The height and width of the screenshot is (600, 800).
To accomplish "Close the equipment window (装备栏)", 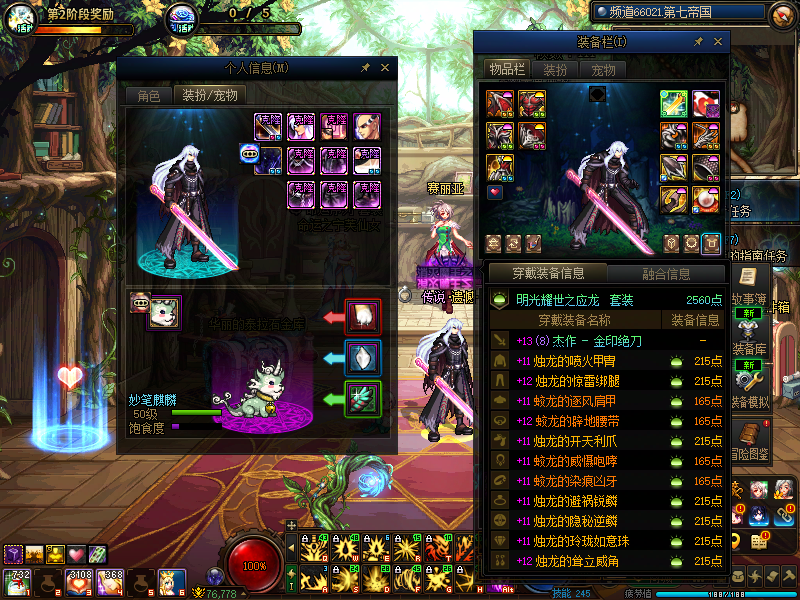I will [x=718, y=42].
